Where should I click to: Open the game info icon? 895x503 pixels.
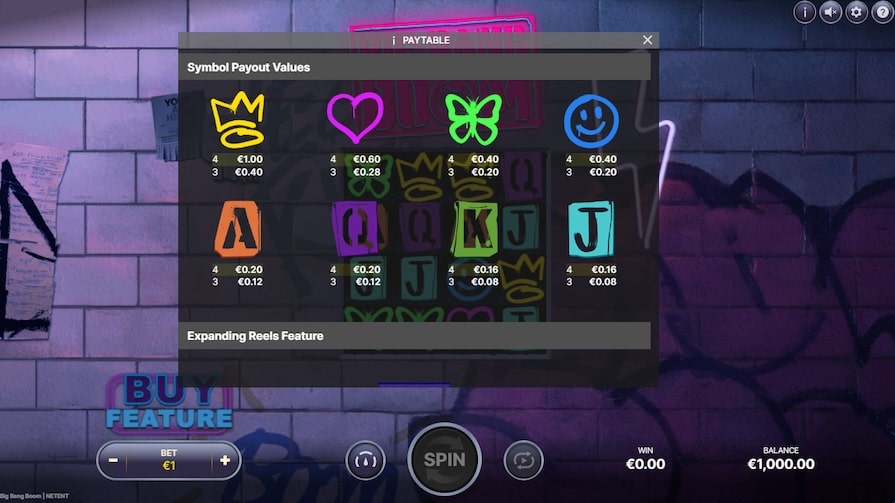804,12
